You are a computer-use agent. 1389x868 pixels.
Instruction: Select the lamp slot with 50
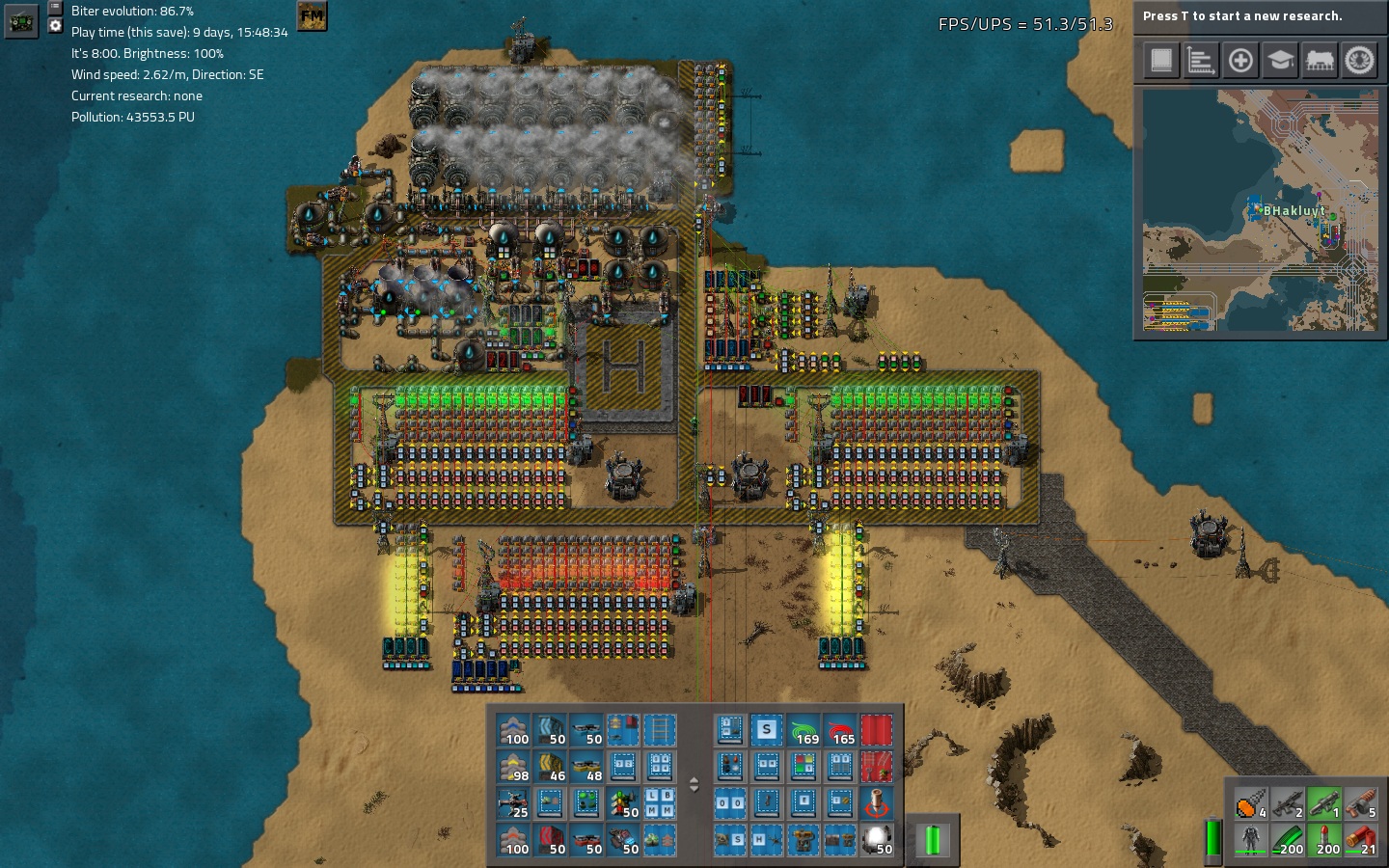click(x=877, y=840)
